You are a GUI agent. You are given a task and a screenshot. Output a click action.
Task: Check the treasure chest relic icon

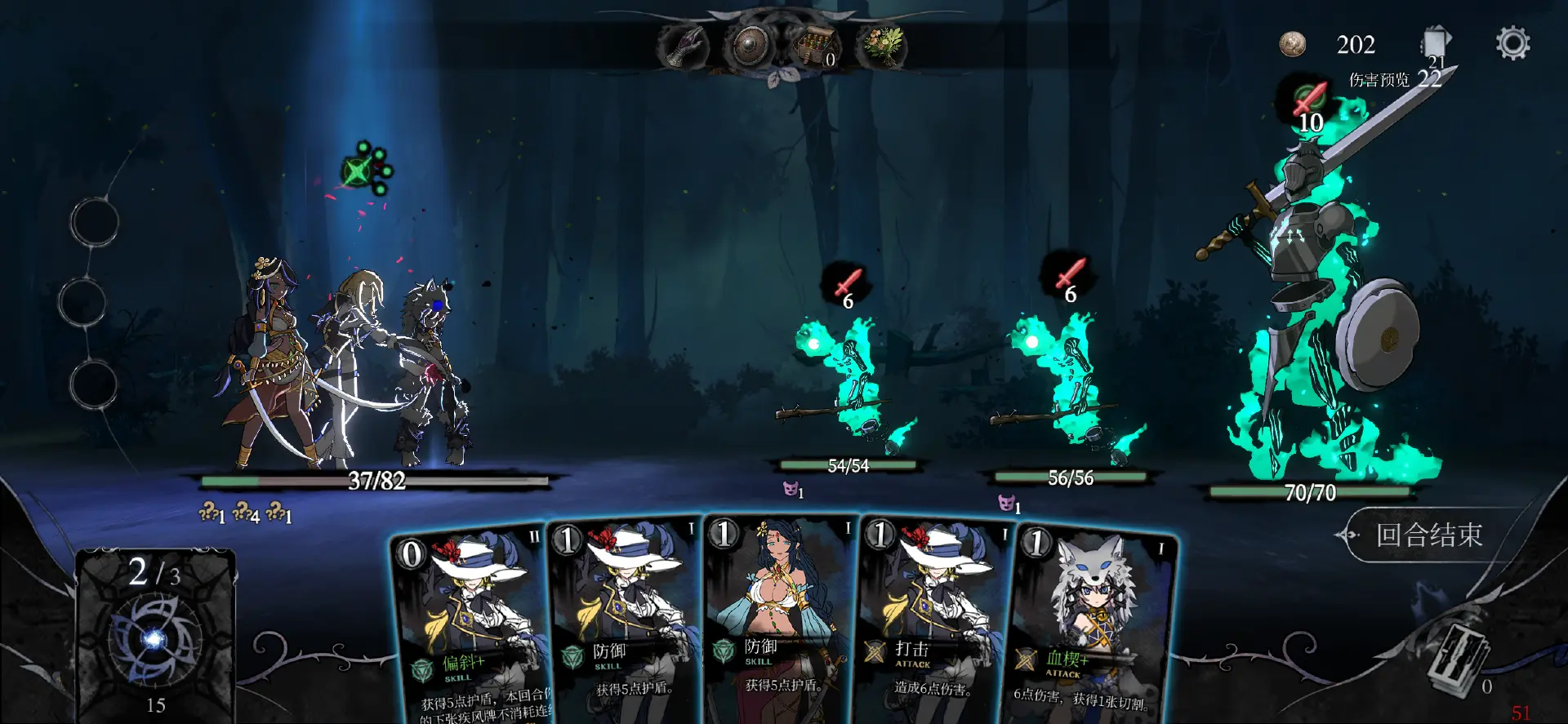click(817, 47)
